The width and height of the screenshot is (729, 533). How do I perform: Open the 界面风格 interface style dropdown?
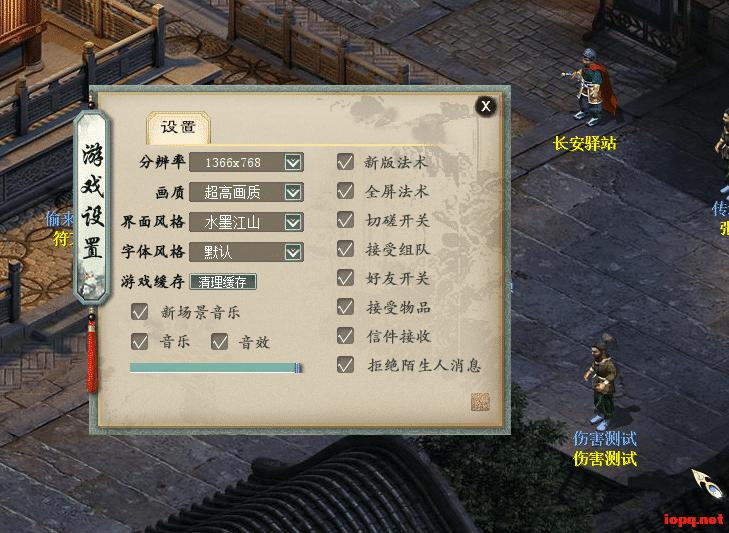click(x=293, y=222)
